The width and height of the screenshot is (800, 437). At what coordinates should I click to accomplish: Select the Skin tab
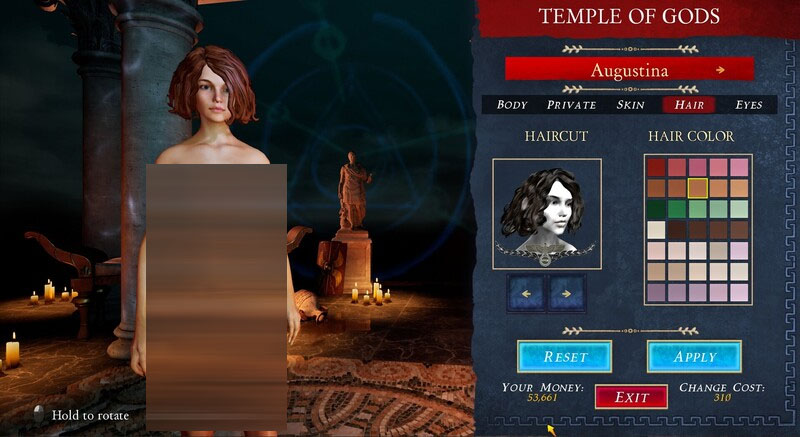[631, 105]
